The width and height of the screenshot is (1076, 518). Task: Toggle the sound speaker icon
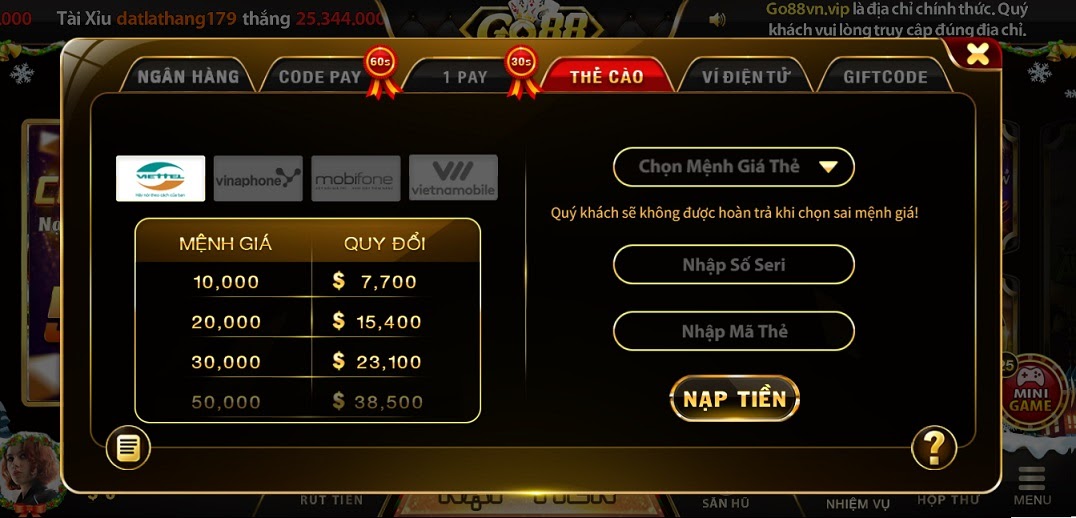click(x=717, y=19)
